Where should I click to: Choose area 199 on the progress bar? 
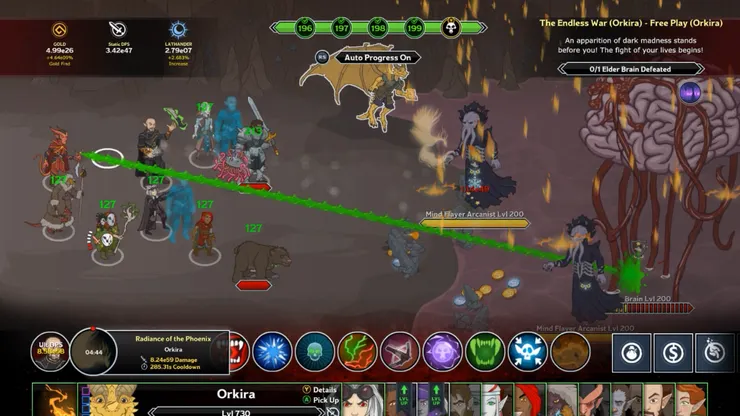point(415,27)
